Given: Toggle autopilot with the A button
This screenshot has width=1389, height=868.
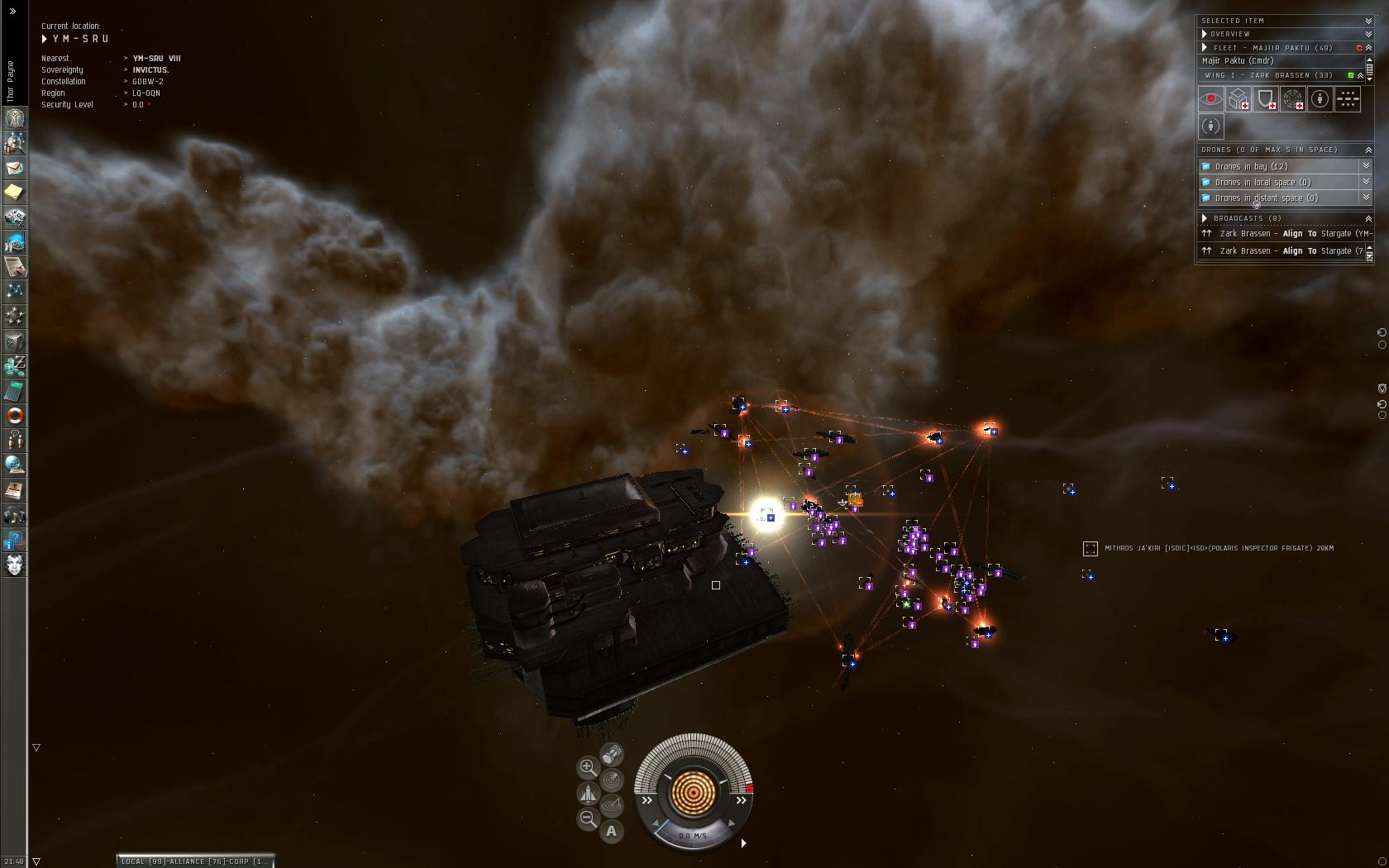Looking at the screenshot, I should click(x=612, y=831).
